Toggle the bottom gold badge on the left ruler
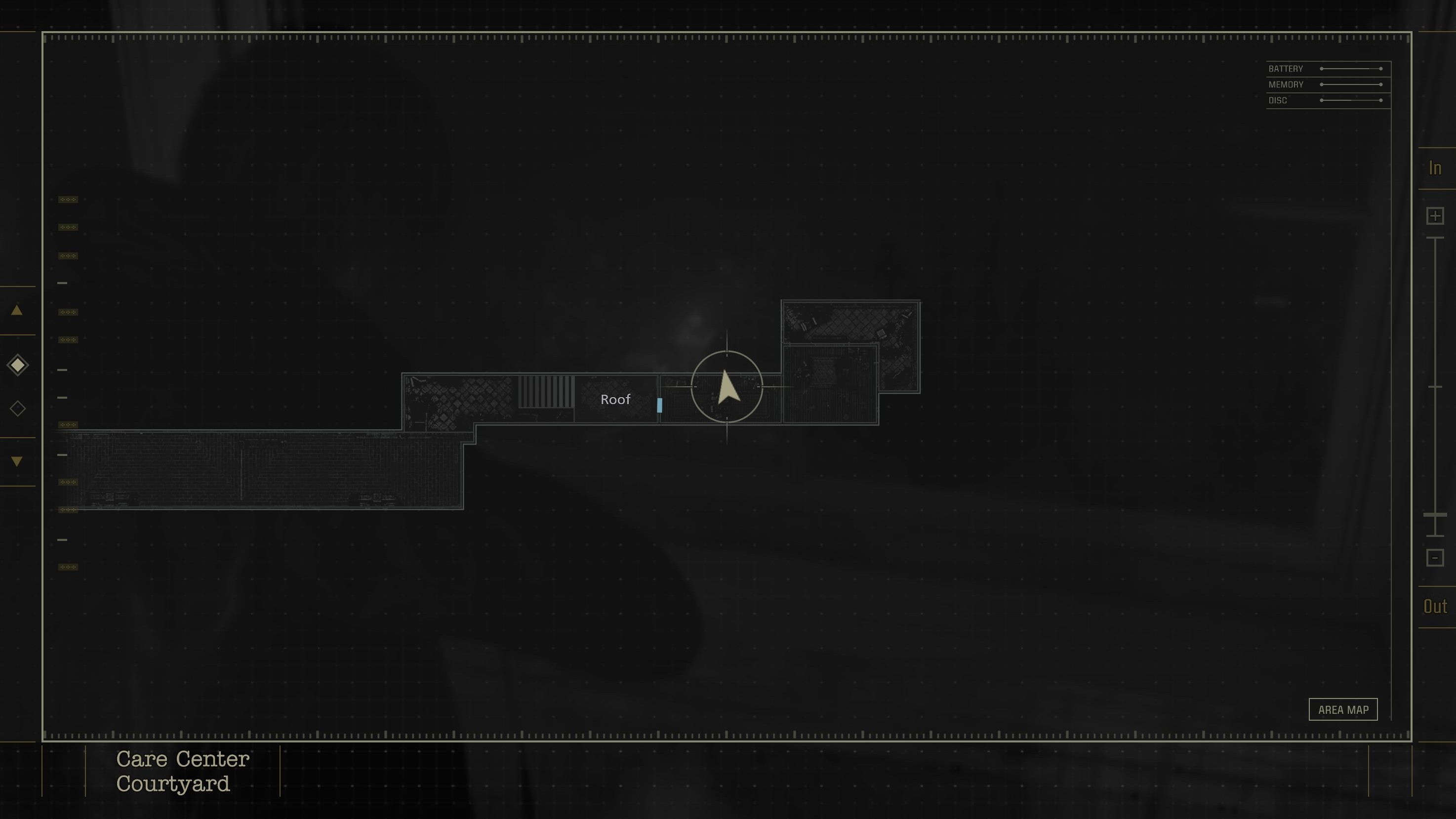The width and height of the screenshot is (1456, 819). pyautogui.click(x=68, y=567)
